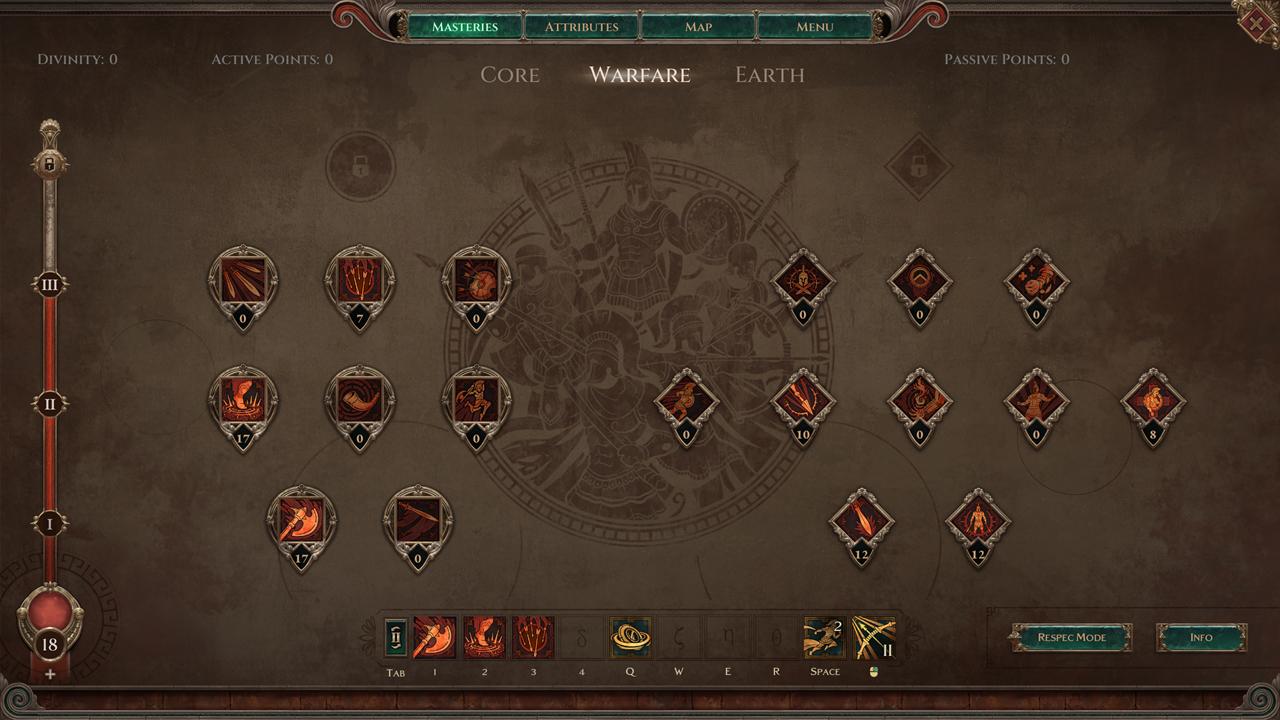Switch to the Core mastery page
Viewport: 1280px width, 720px height.
click(x=510, y=75)
